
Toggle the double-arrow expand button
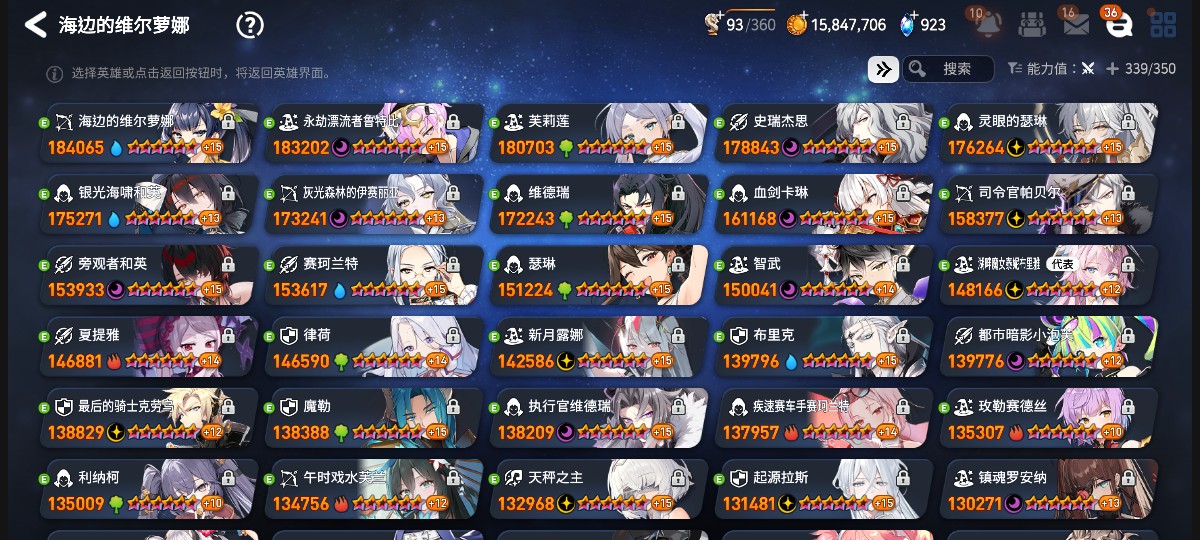coord(882,69)
